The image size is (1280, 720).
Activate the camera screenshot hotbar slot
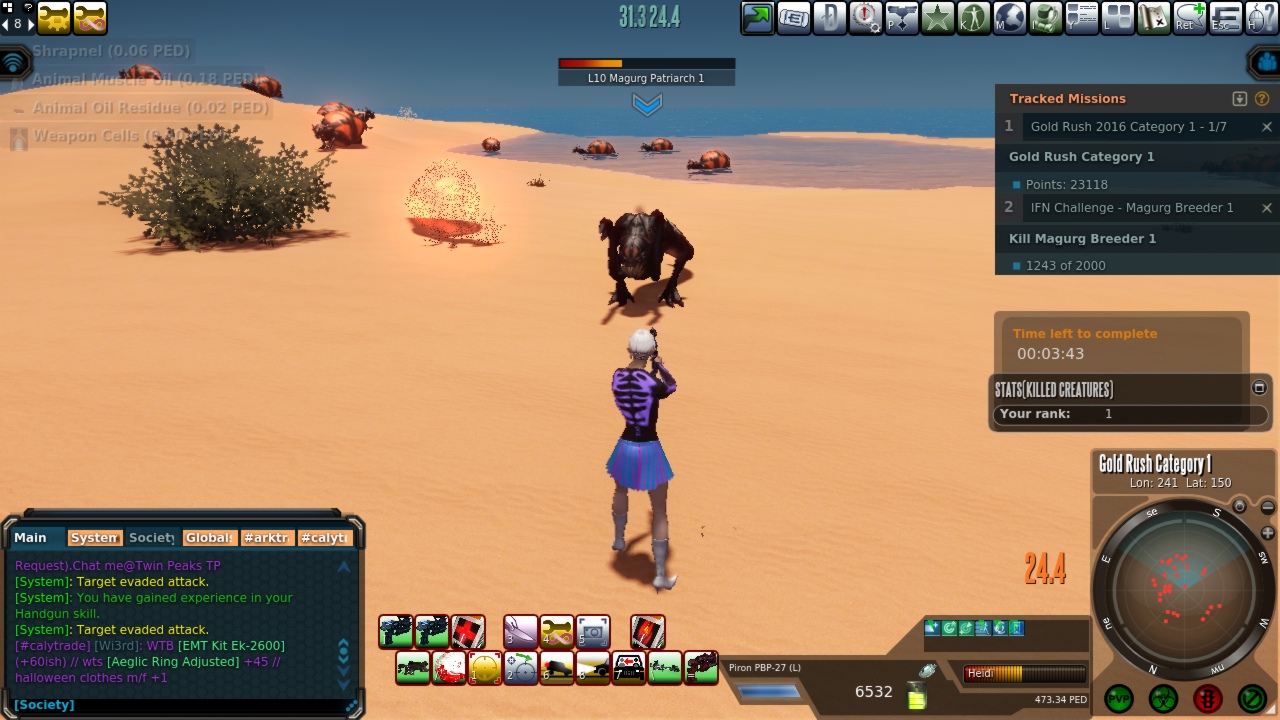coord(593,632)
